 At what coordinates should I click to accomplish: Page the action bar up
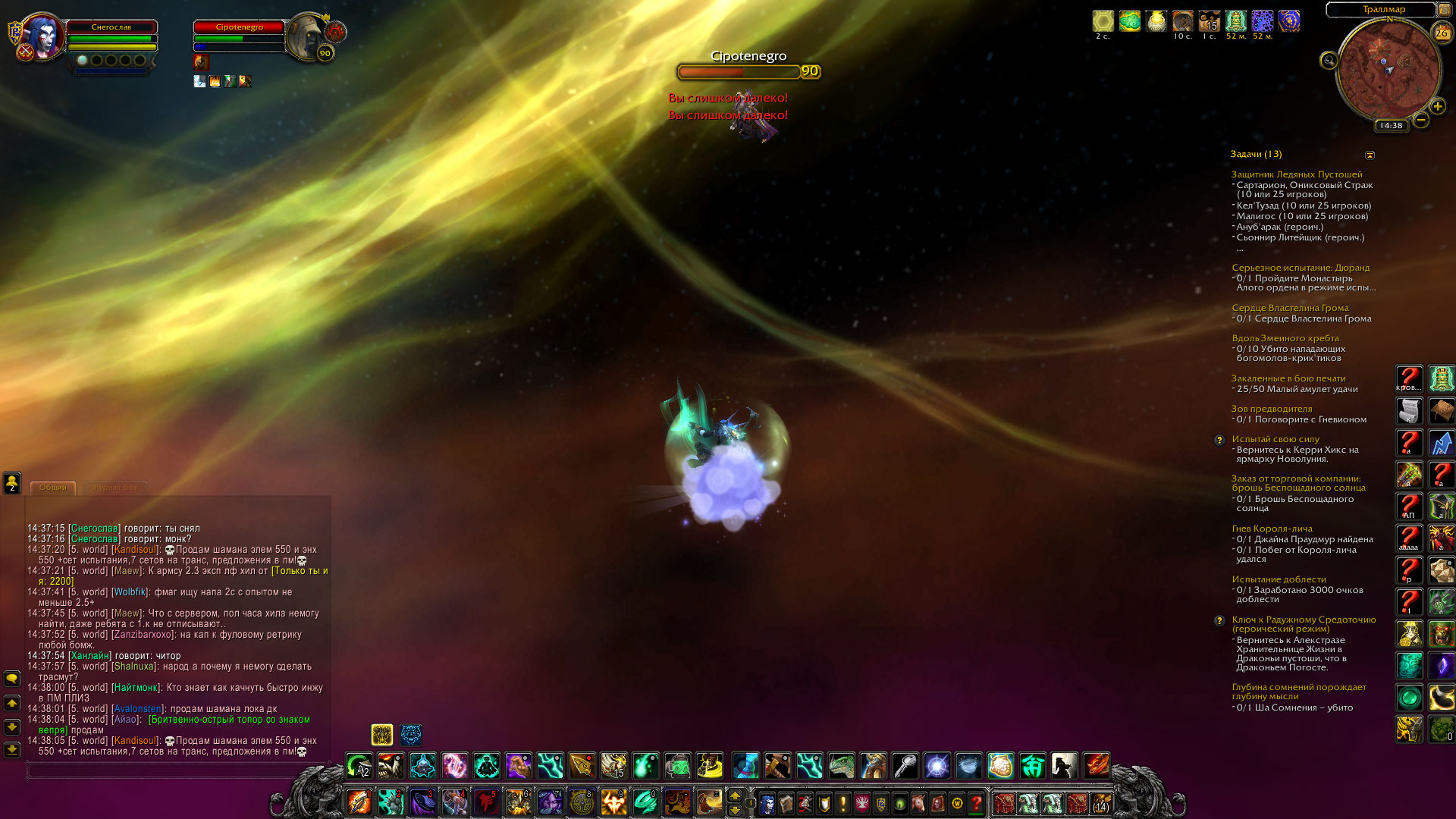[734, 795]
